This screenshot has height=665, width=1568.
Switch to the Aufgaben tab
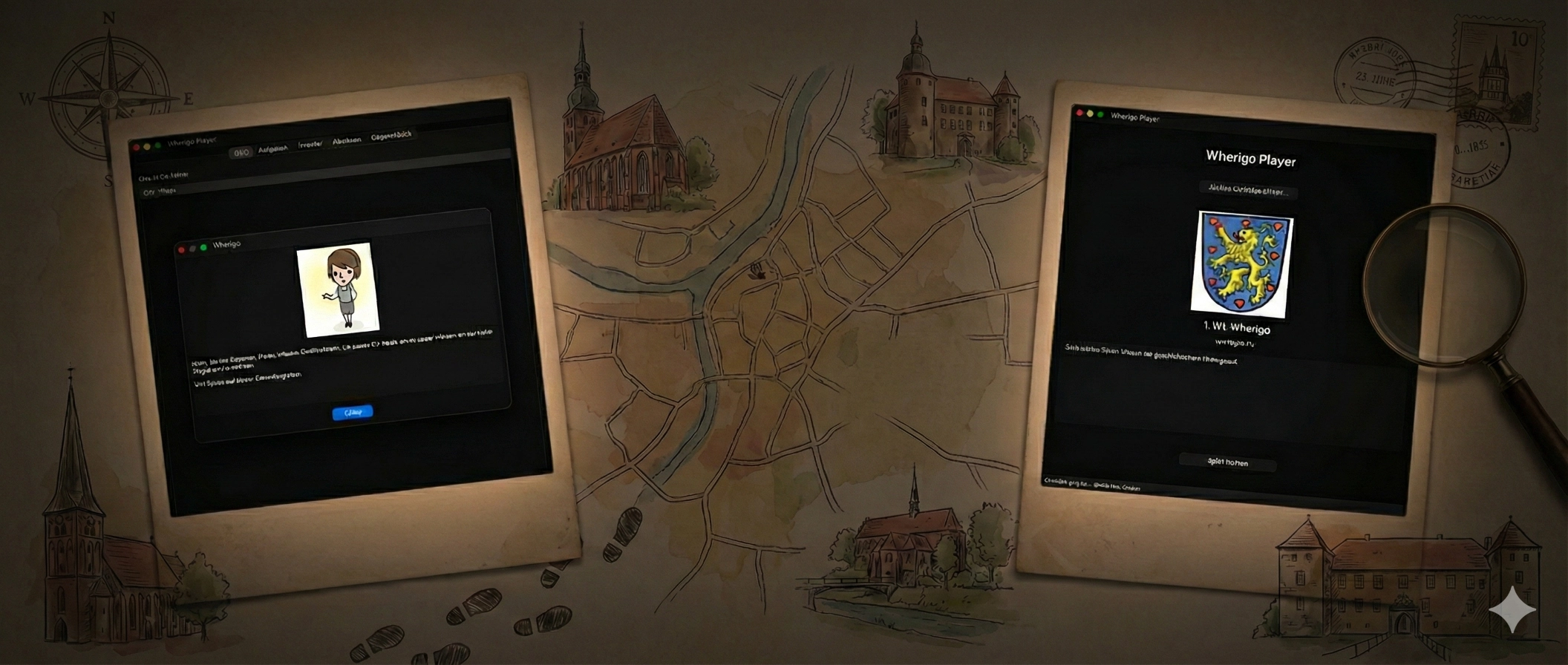tap(272, 149)
